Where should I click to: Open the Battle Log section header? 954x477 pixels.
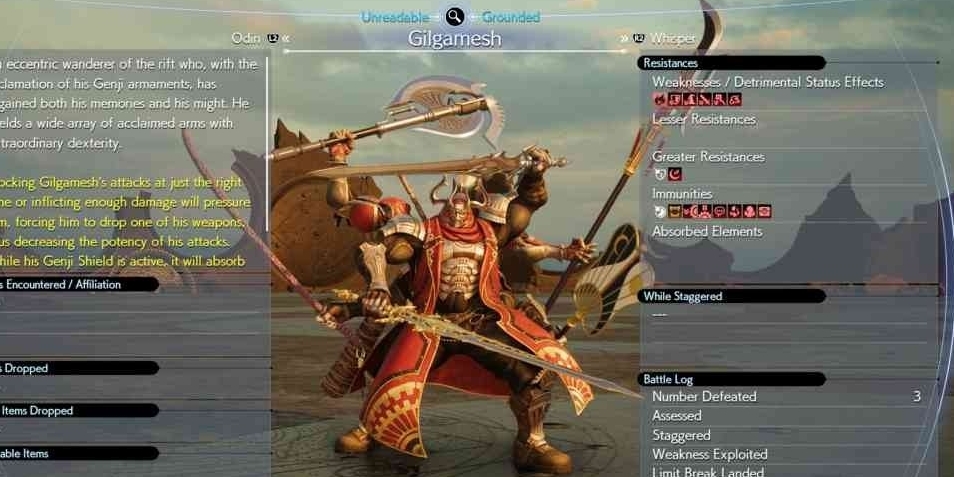click(732, 379)
